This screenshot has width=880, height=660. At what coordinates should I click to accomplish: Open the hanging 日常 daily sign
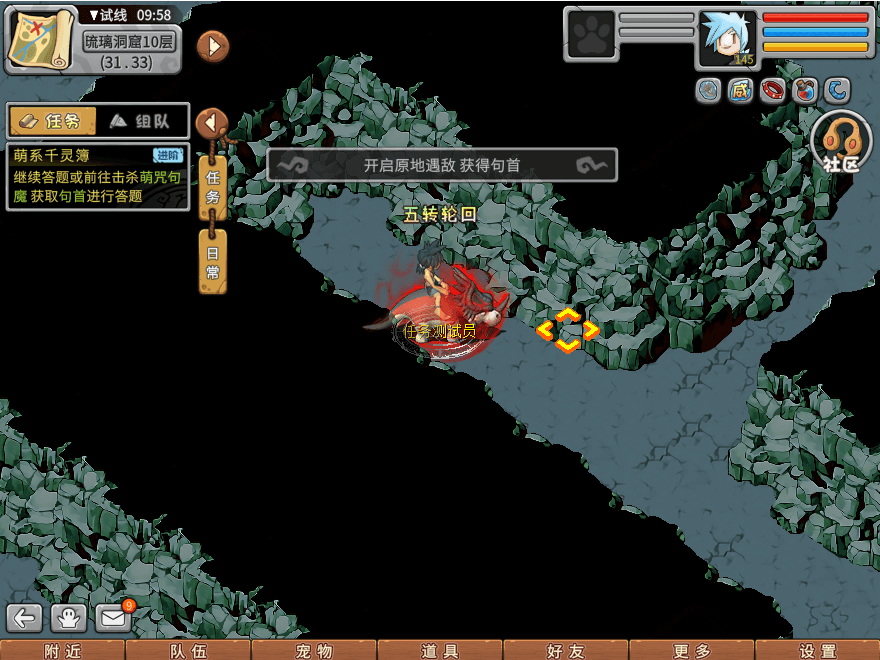point(212,260)
